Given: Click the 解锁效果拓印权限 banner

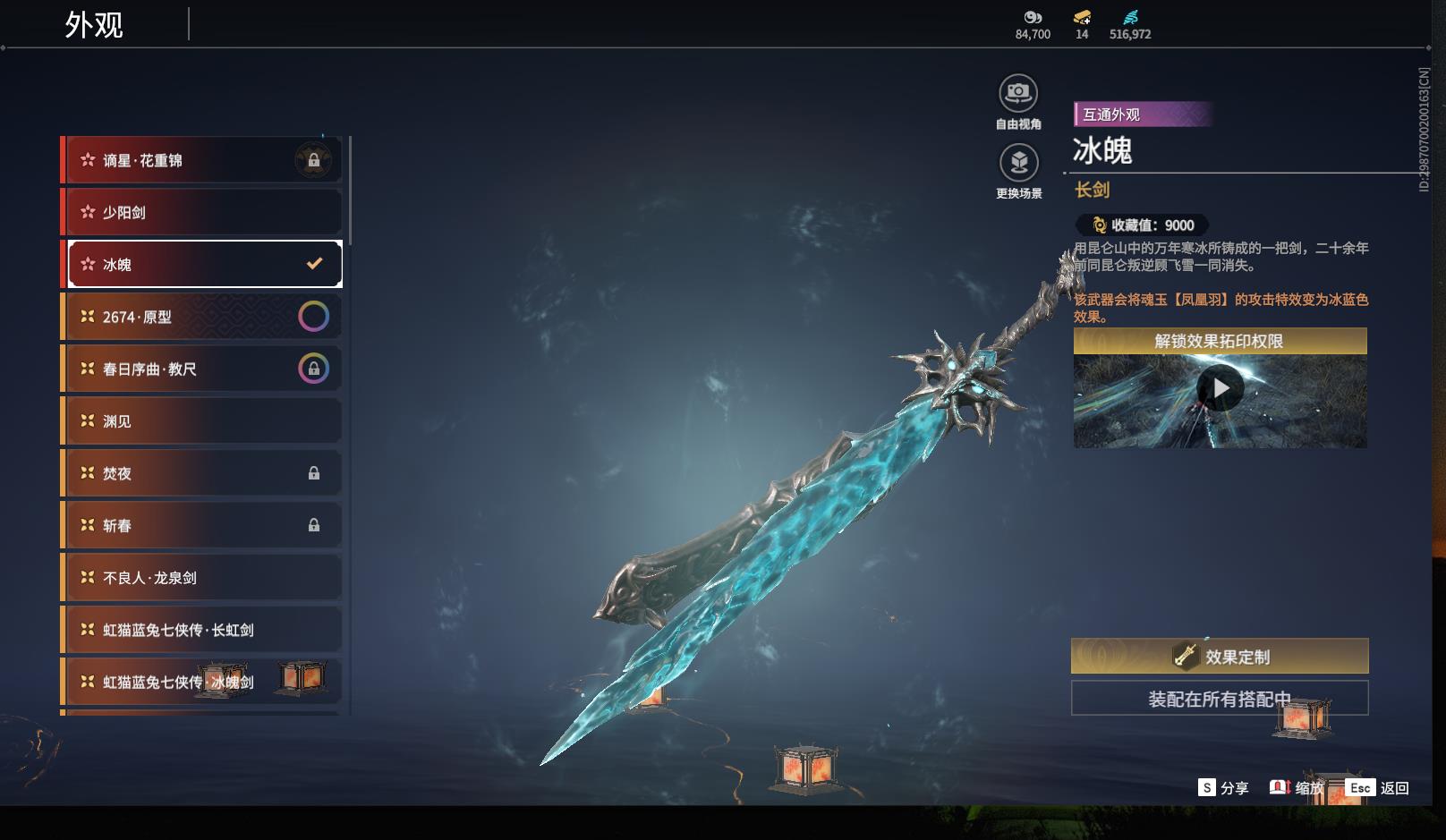Looking at the screenshot, I should coord(1220,341).
